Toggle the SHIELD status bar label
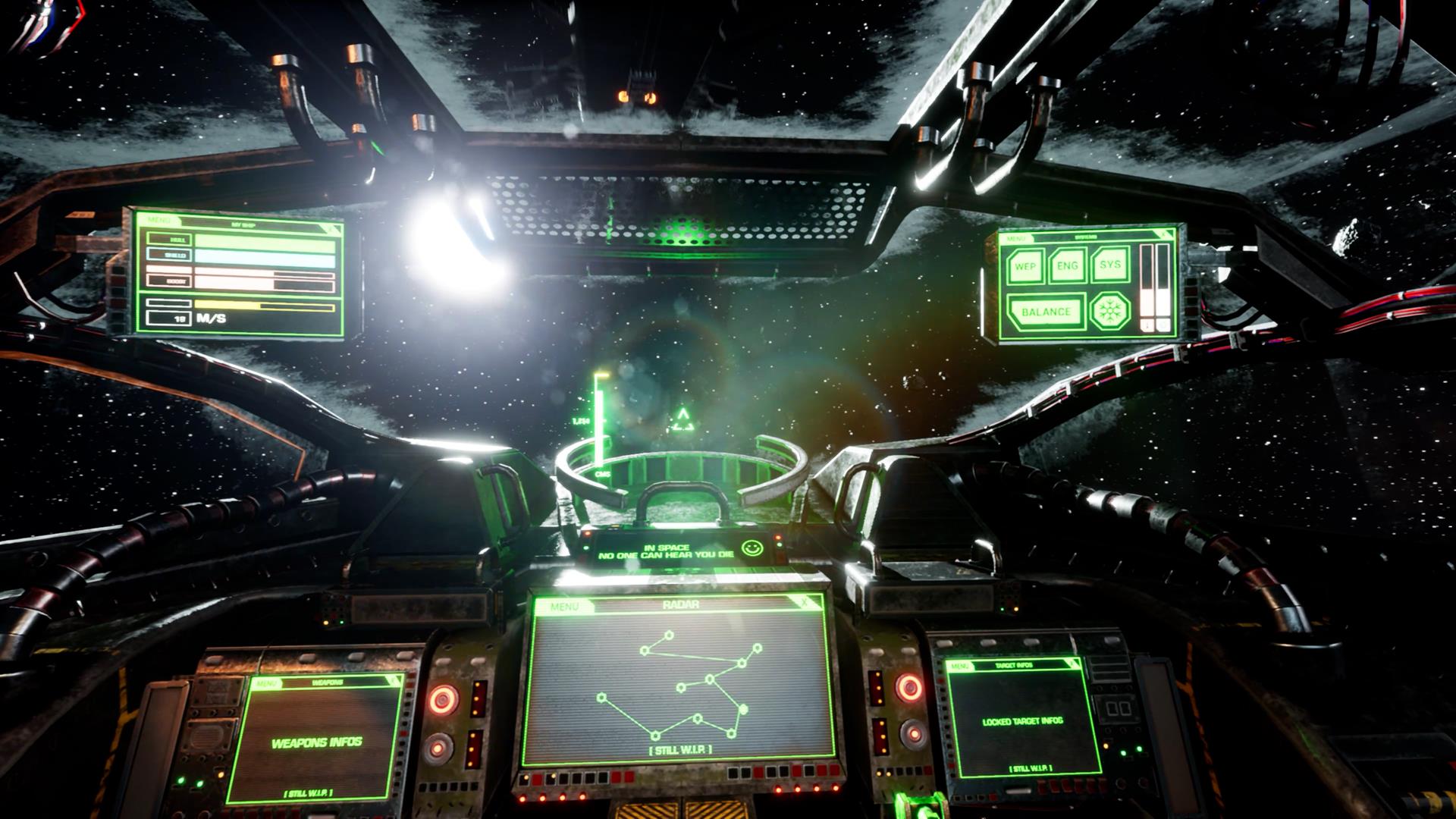1456x819 pixels. pos(169,256)
